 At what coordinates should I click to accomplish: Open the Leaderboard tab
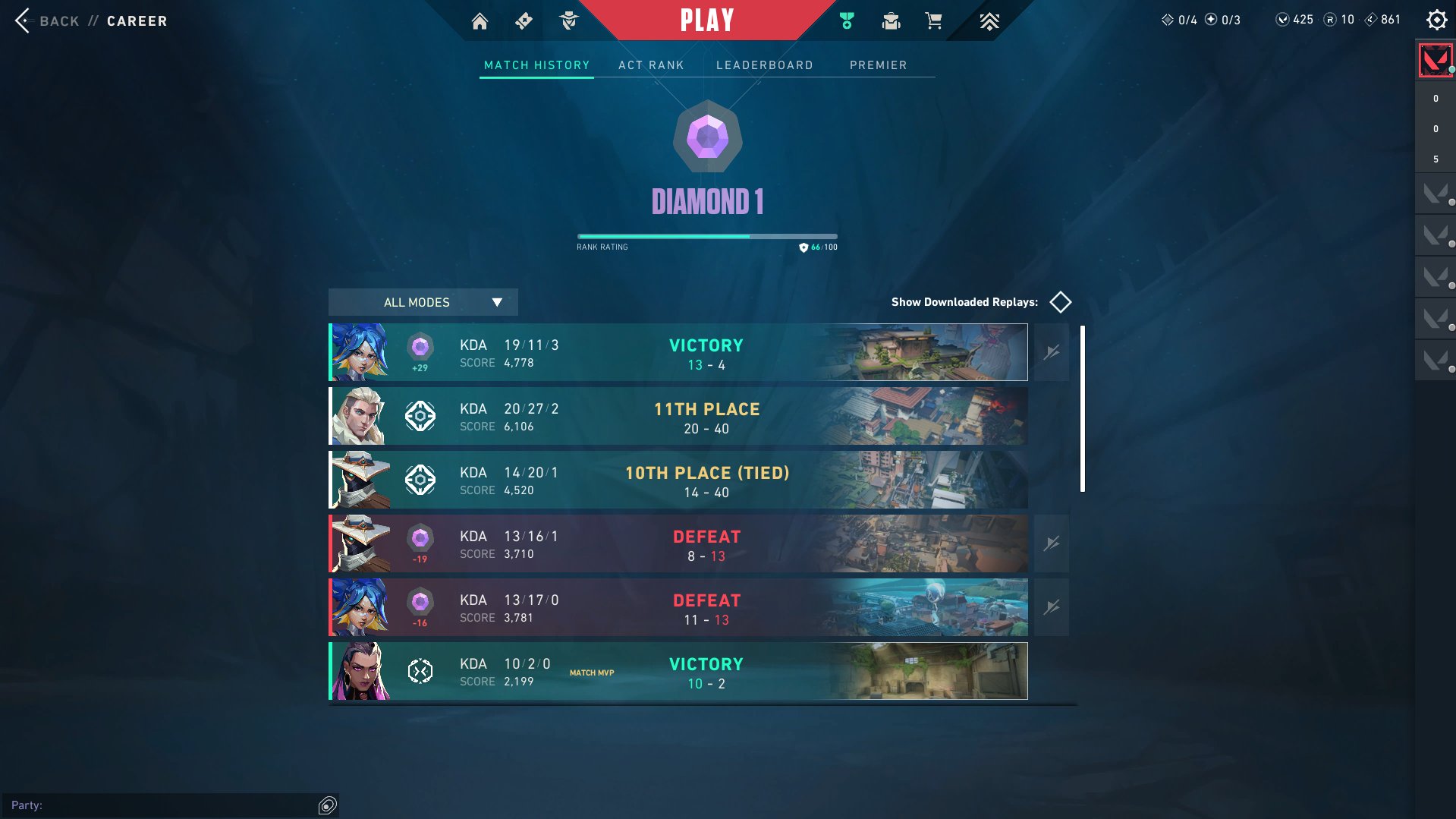tap(766, 65)
